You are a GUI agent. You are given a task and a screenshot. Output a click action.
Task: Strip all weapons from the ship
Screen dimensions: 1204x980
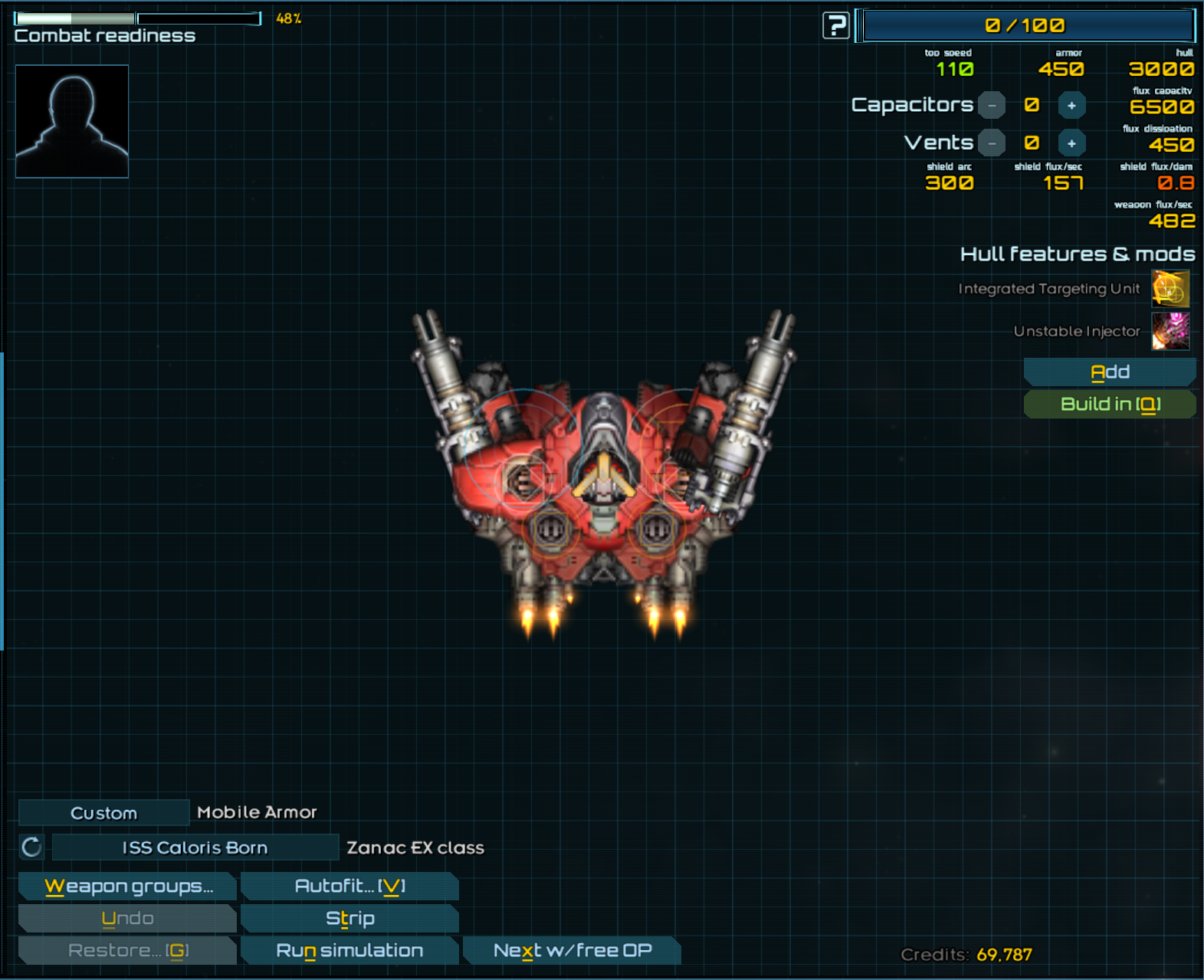point(349,919)
